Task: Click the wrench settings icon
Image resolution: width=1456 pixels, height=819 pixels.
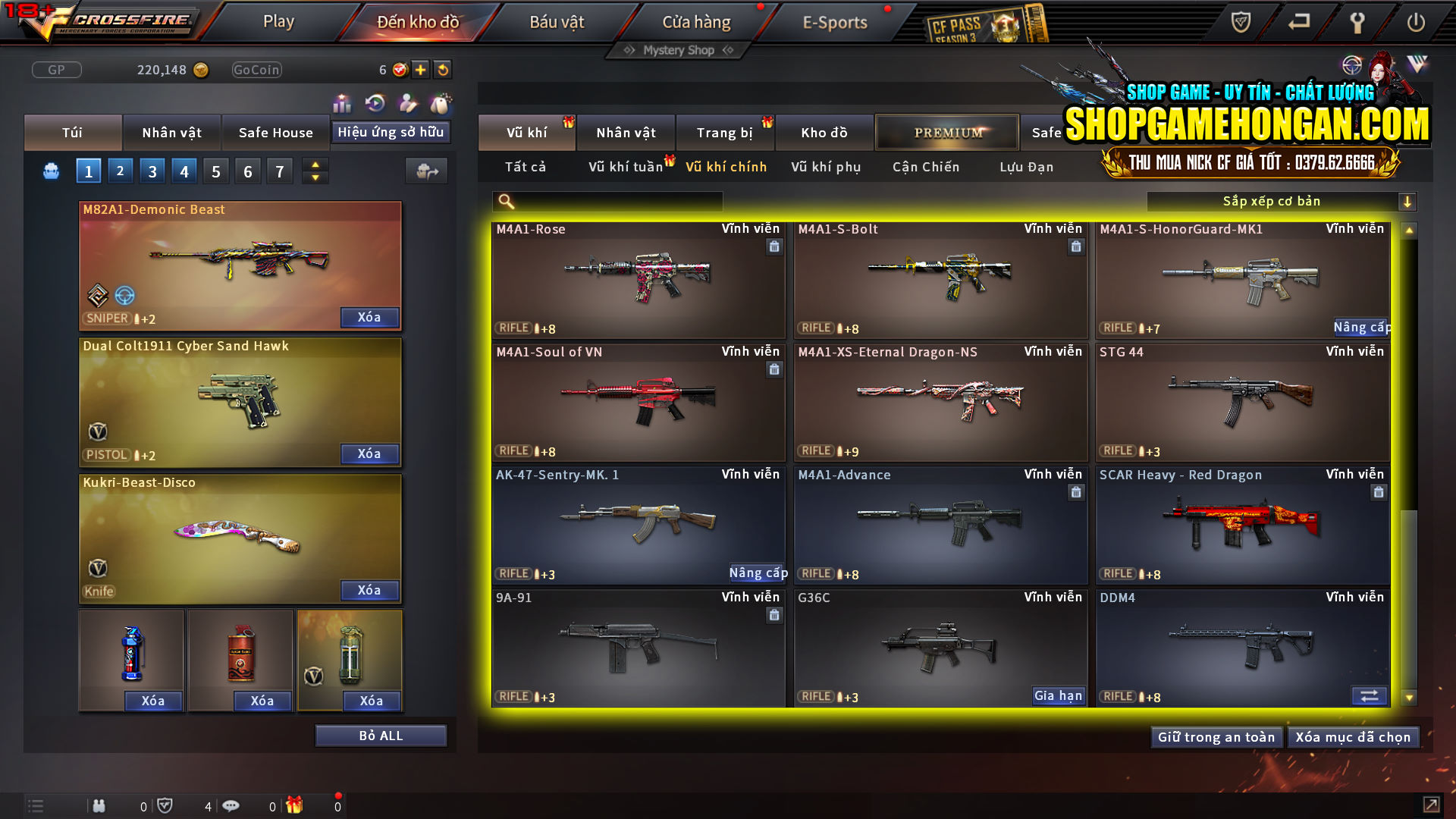Action: (1357, 23)
